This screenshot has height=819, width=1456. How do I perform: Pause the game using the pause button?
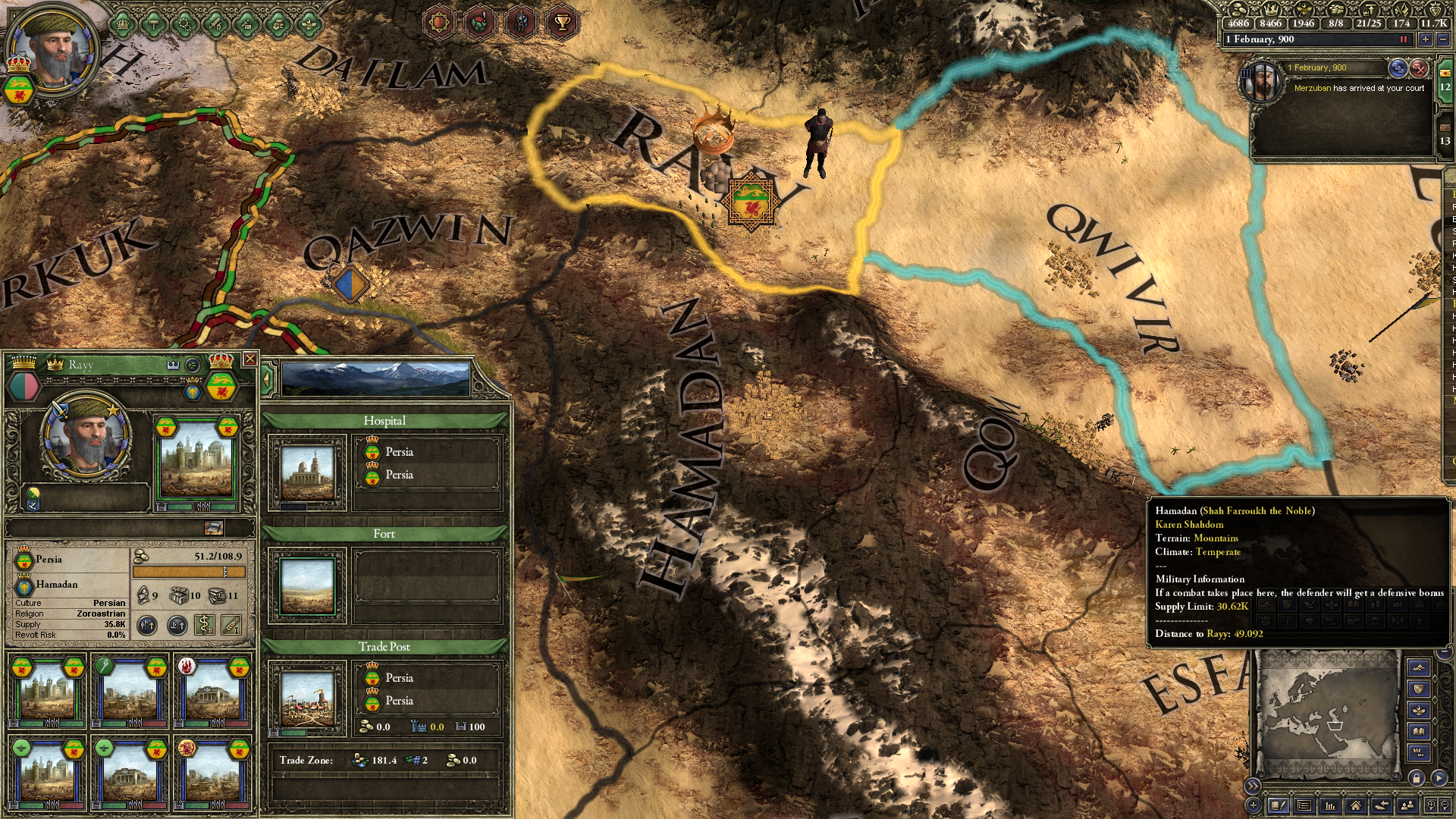click(x=1404, y=39)
